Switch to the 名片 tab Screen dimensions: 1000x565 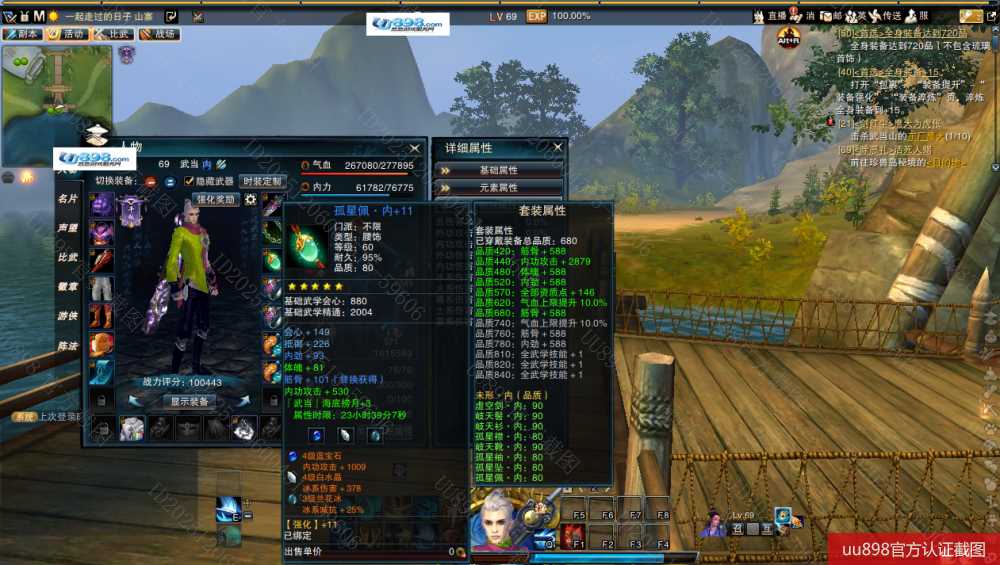(67, 198)
